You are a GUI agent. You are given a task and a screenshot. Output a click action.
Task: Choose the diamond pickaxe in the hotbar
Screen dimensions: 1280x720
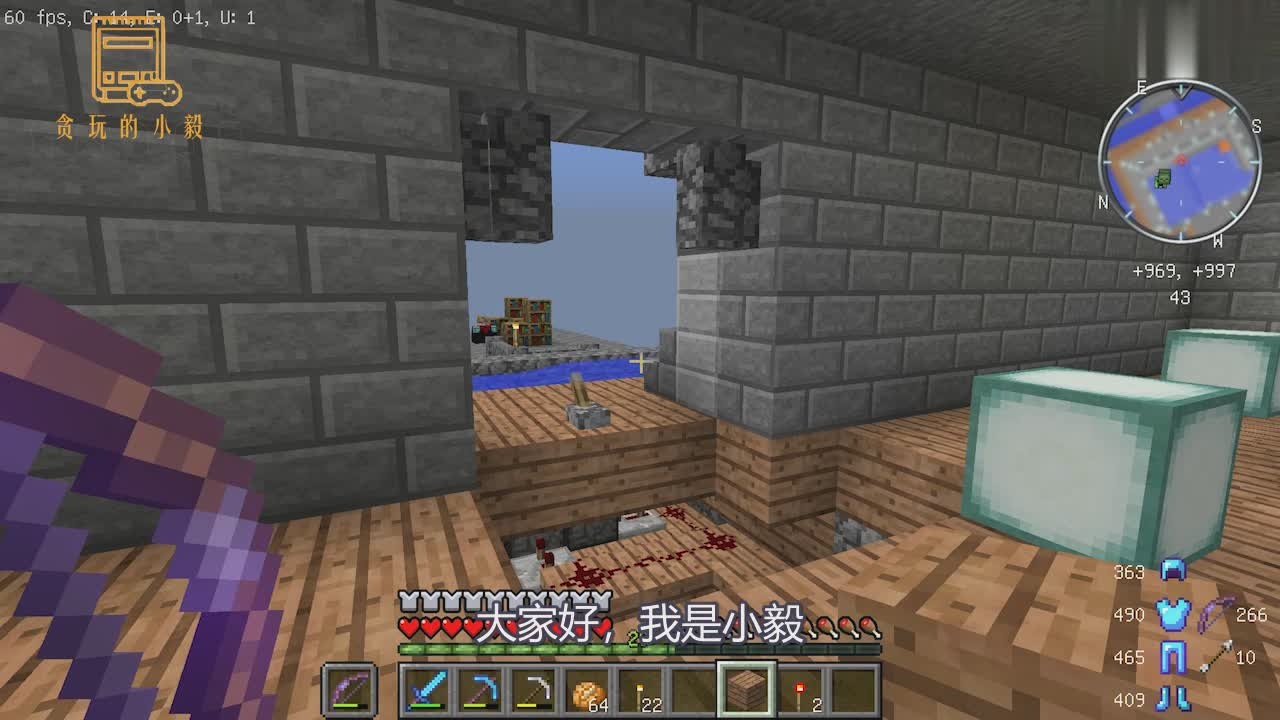(480, 690)
